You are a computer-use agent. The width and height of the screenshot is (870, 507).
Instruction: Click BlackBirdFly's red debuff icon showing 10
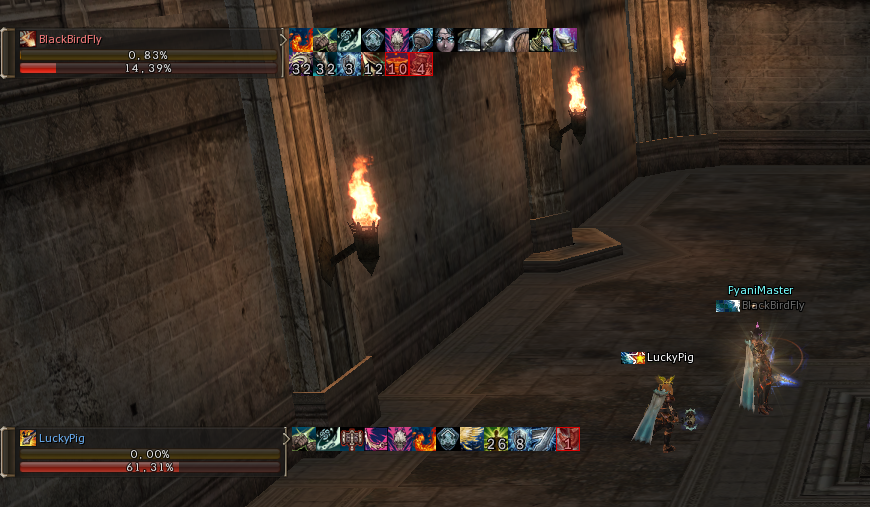(x=397, y=65)
